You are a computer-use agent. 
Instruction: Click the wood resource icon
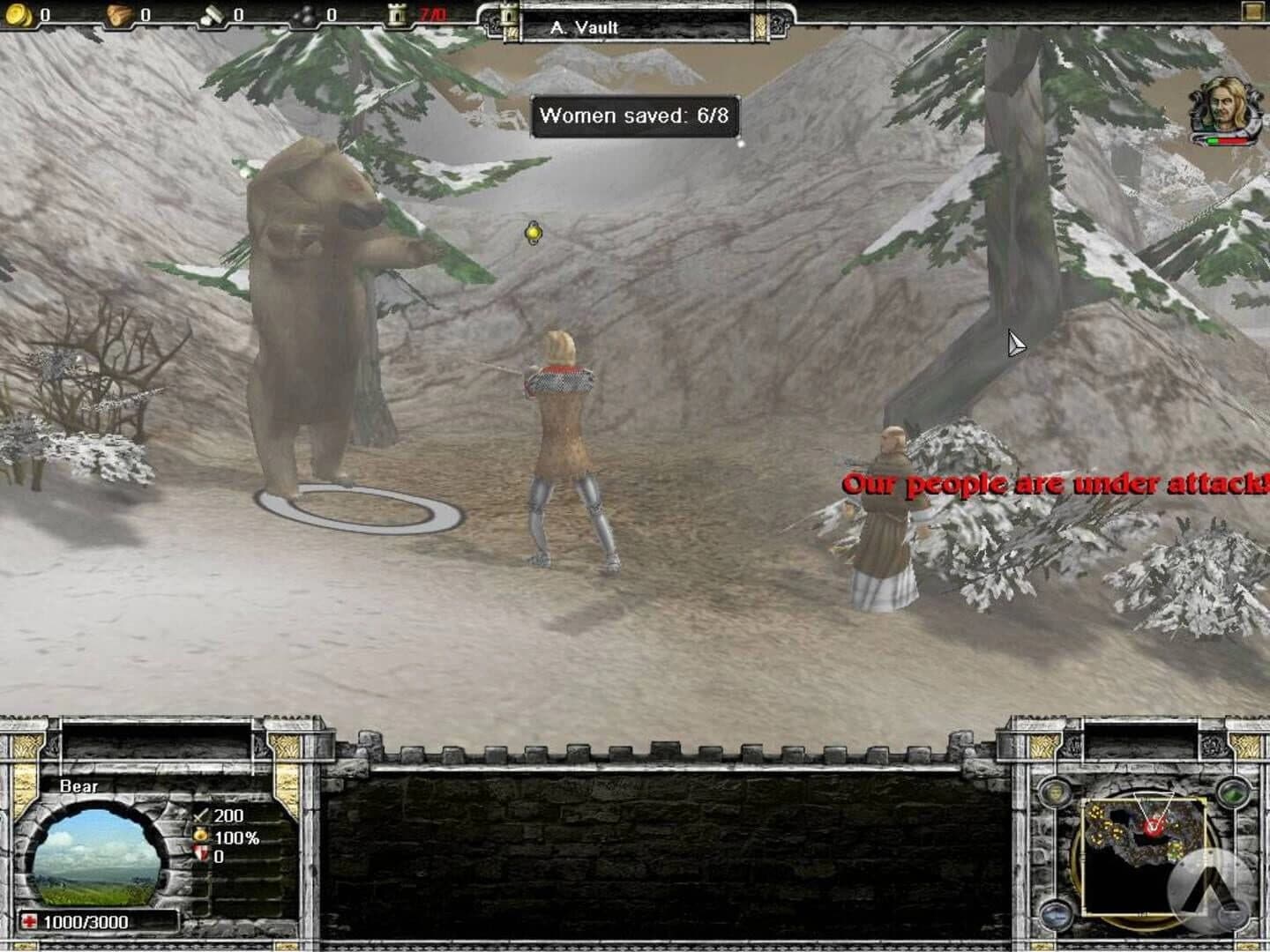click(x=118, y=13)
